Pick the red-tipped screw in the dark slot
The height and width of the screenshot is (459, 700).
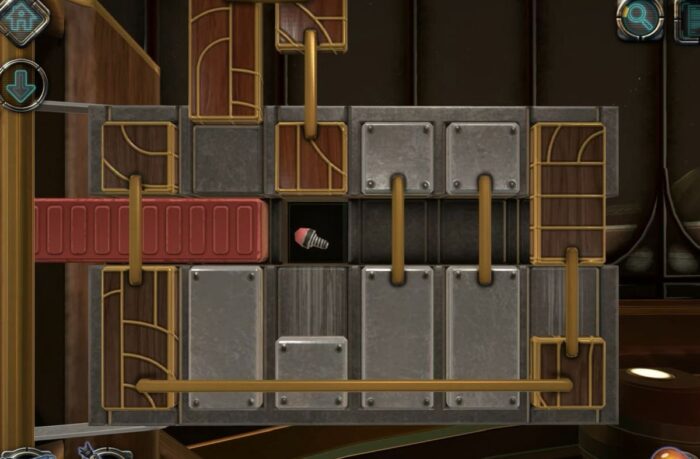[312, 238]
